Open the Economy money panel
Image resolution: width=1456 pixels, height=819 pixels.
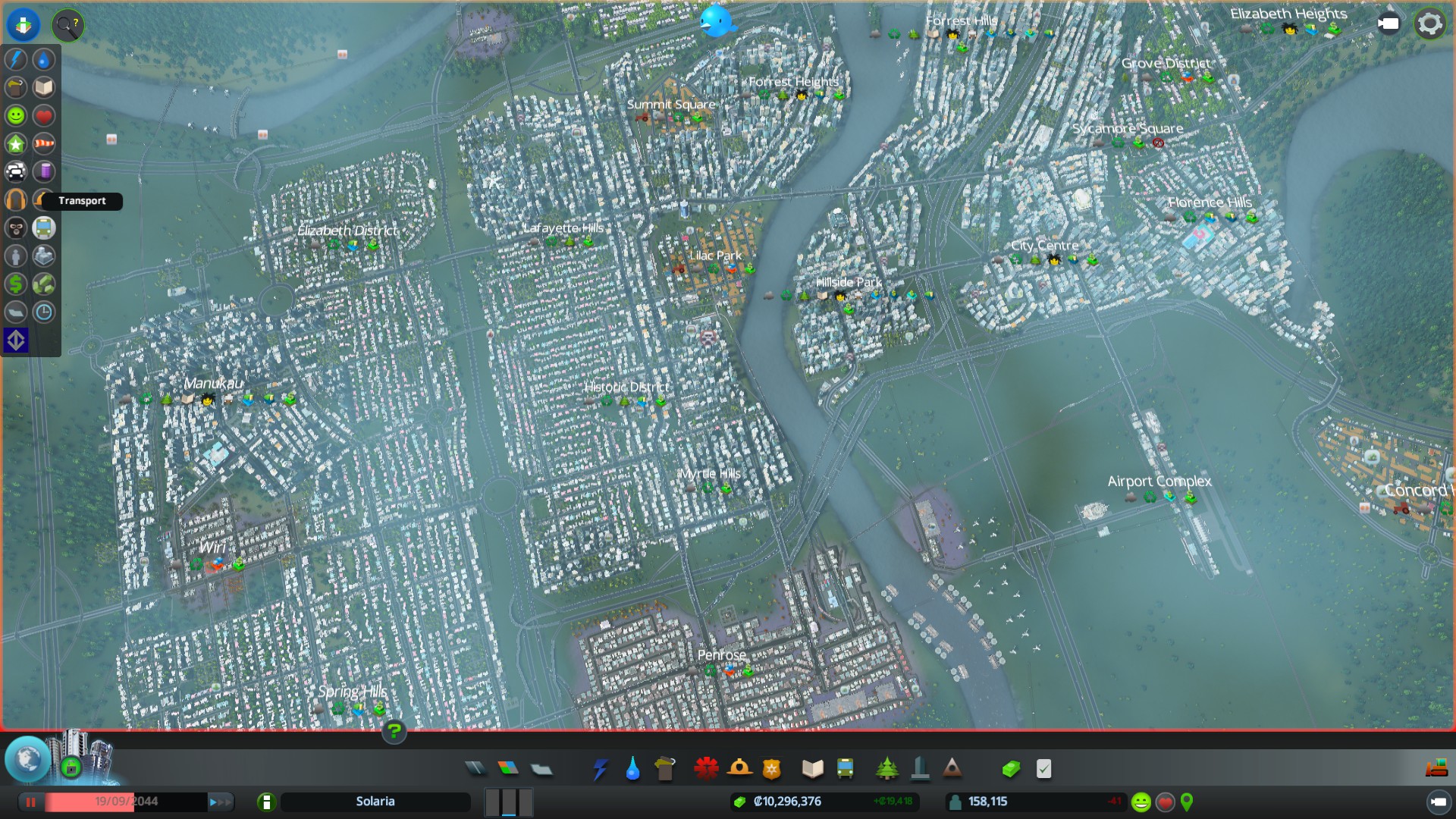tap(1011, 769)
